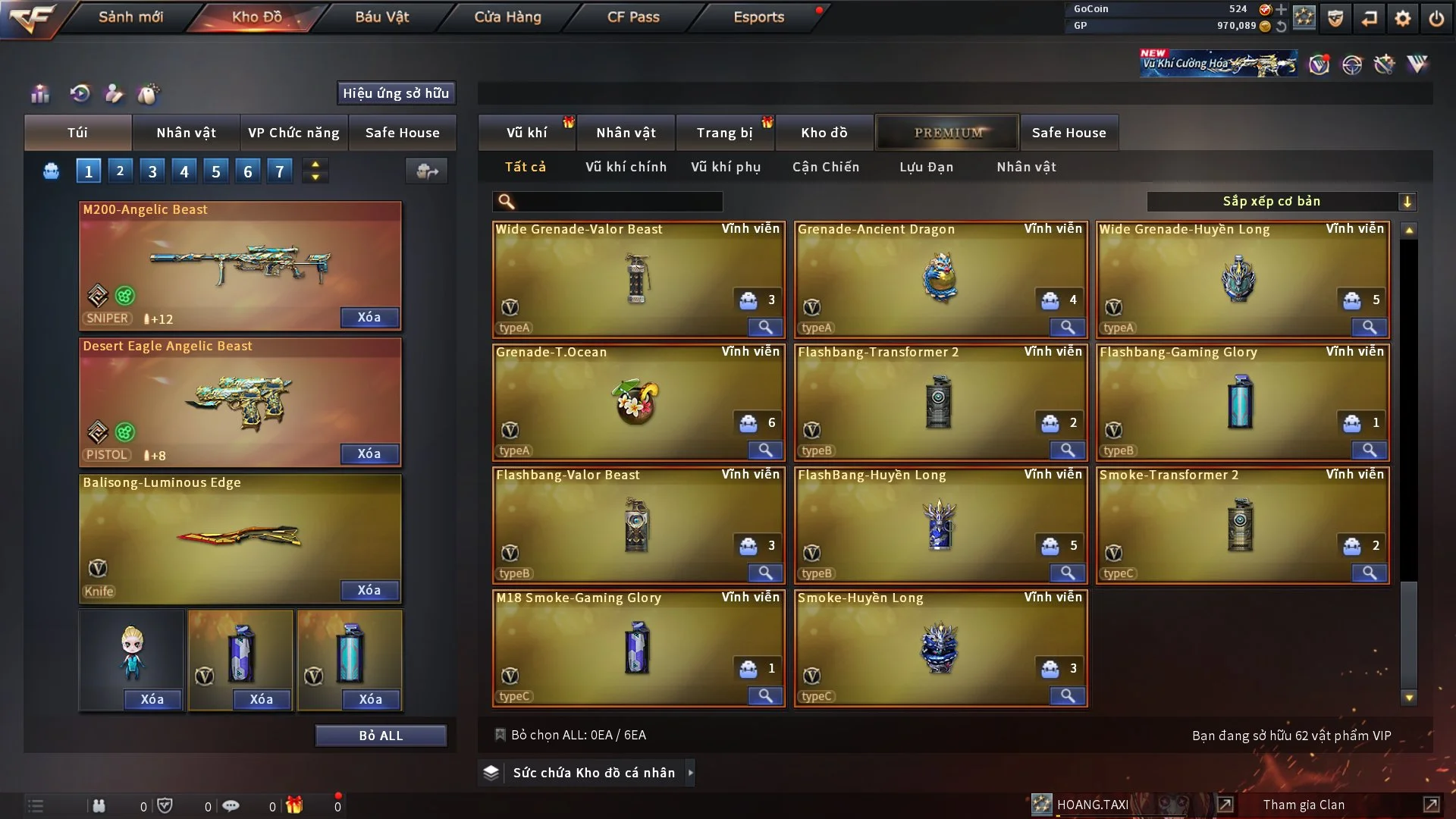Click the Hiệu ứng sở hữu button
The width and height of the screenshot is (1456, 819).
click(396, 93)
